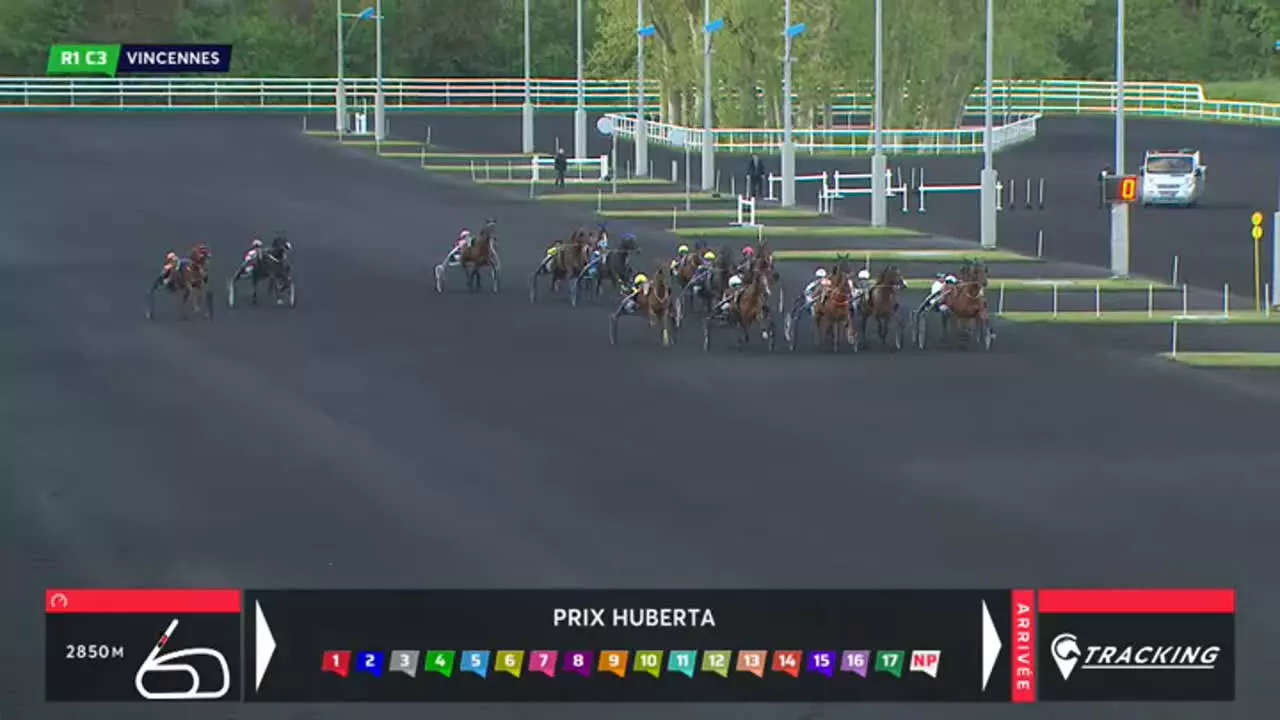
Task: Select the violet number 15 runner flag
Action: click(821, 662)
